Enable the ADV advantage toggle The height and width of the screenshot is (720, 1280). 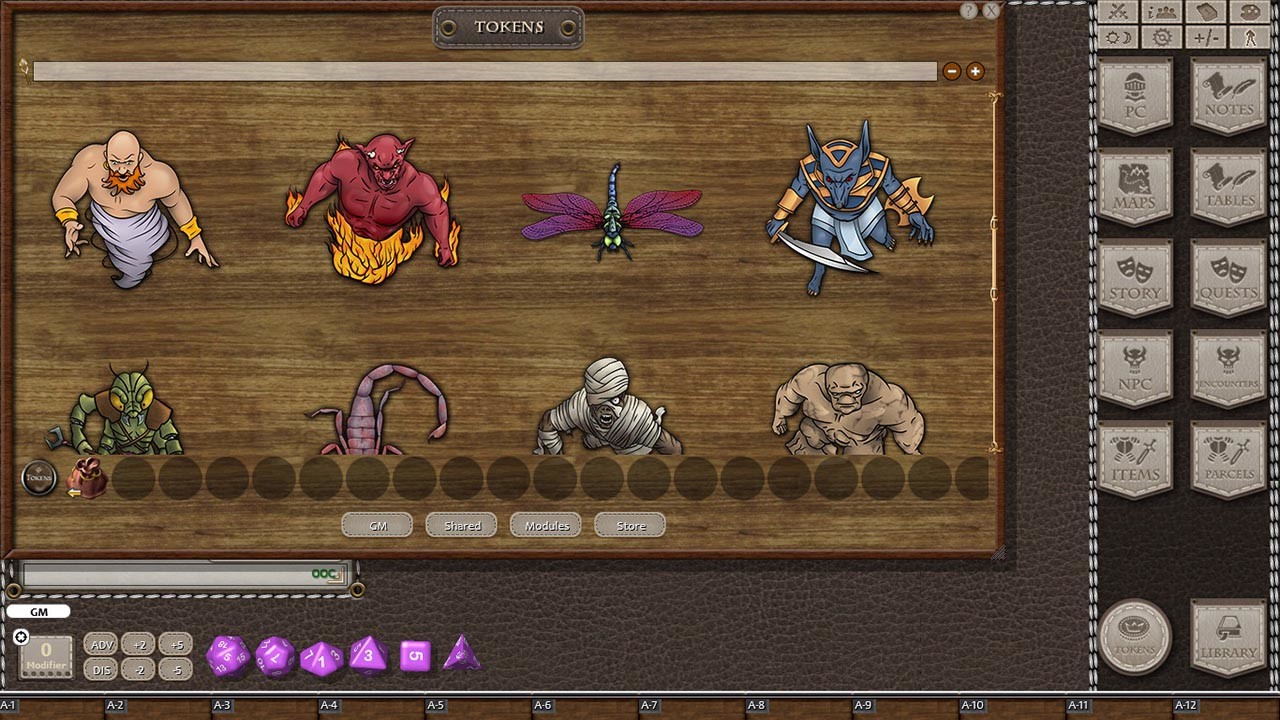pyautogui.click(x=101, y=645)
